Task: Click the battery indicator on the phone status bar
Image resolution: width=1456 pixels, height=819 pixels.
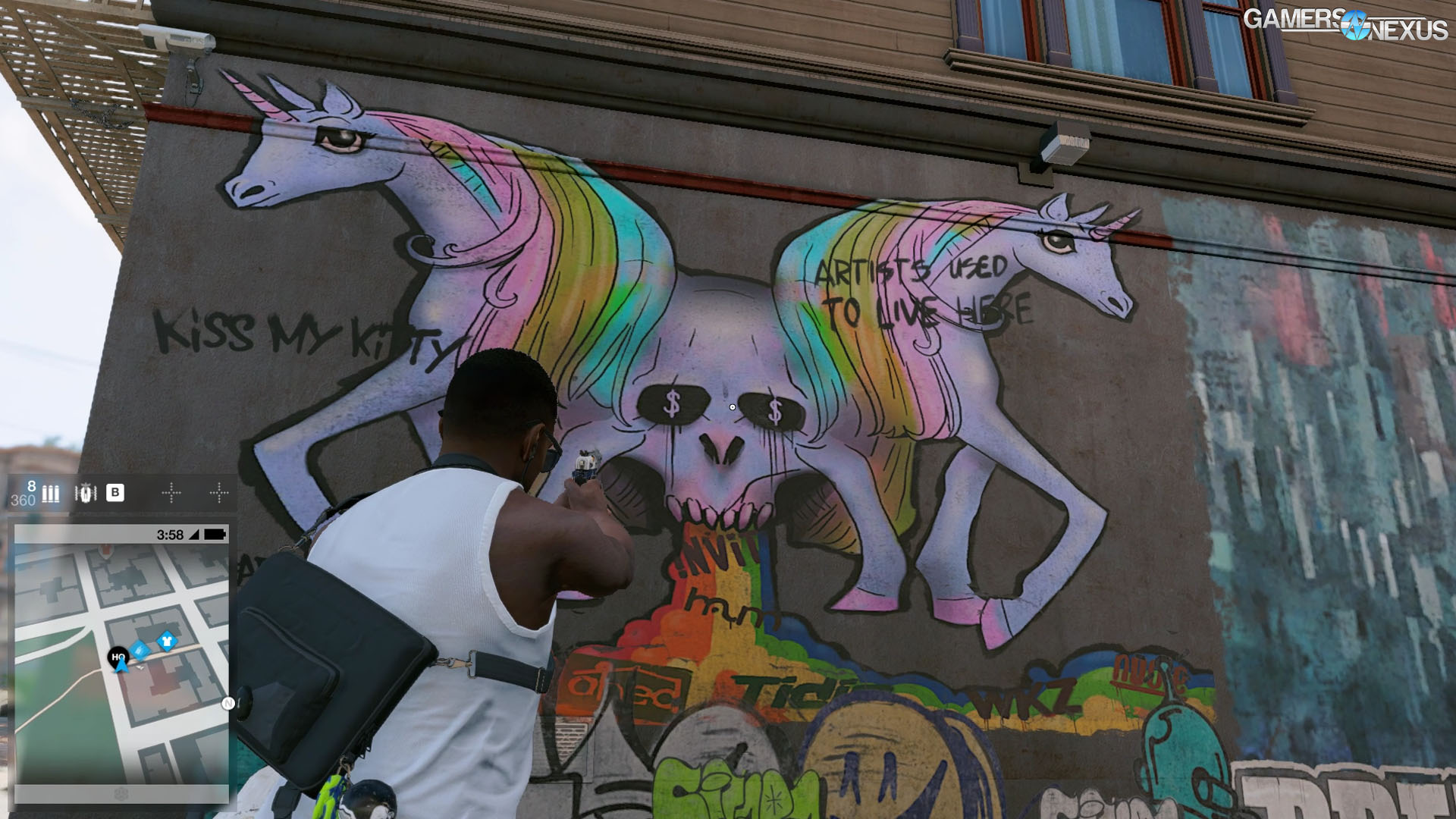Action: tap(215, 534)
